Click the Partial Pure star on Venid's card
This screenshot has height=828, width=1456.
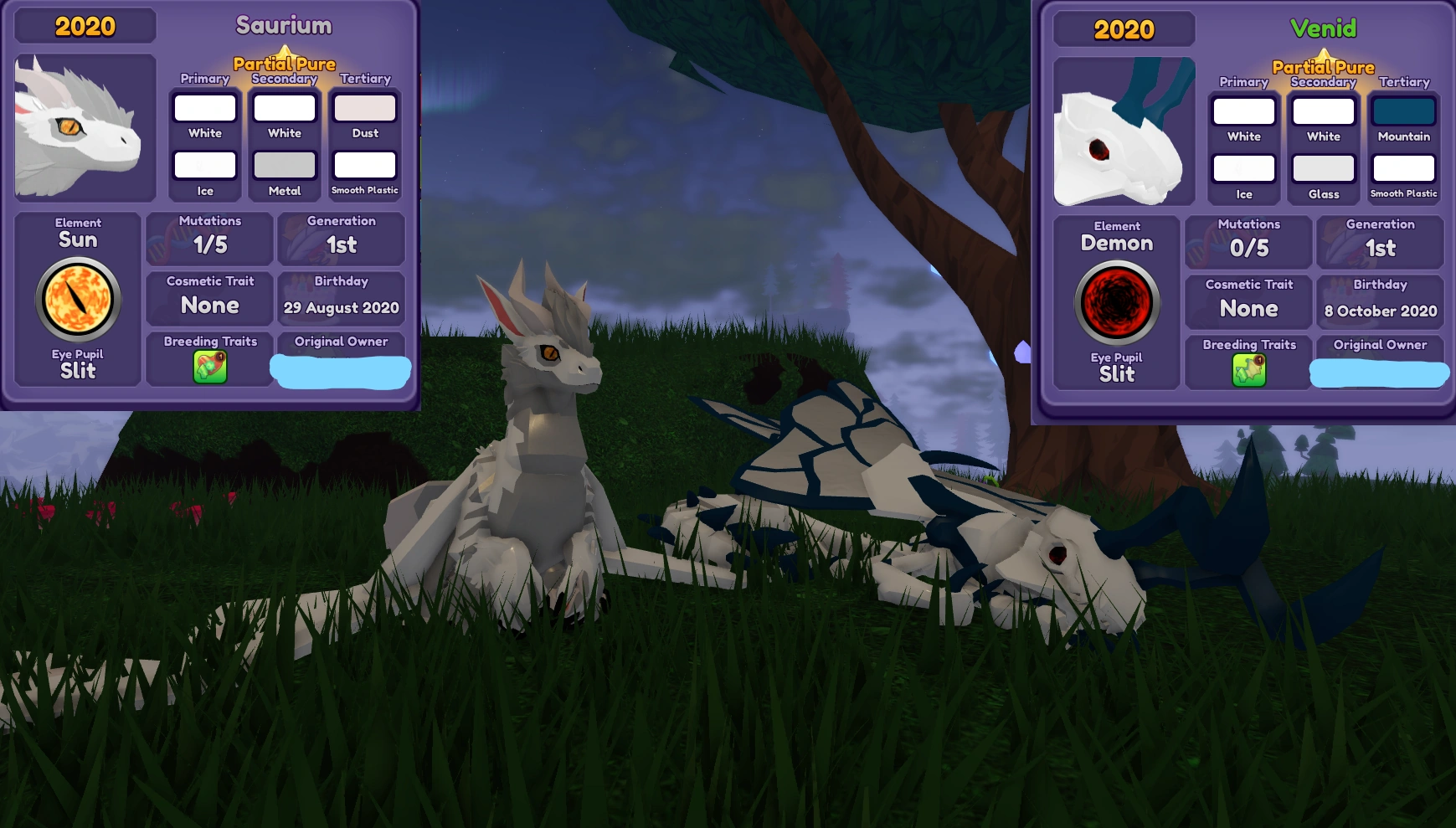click(1324, 55)
